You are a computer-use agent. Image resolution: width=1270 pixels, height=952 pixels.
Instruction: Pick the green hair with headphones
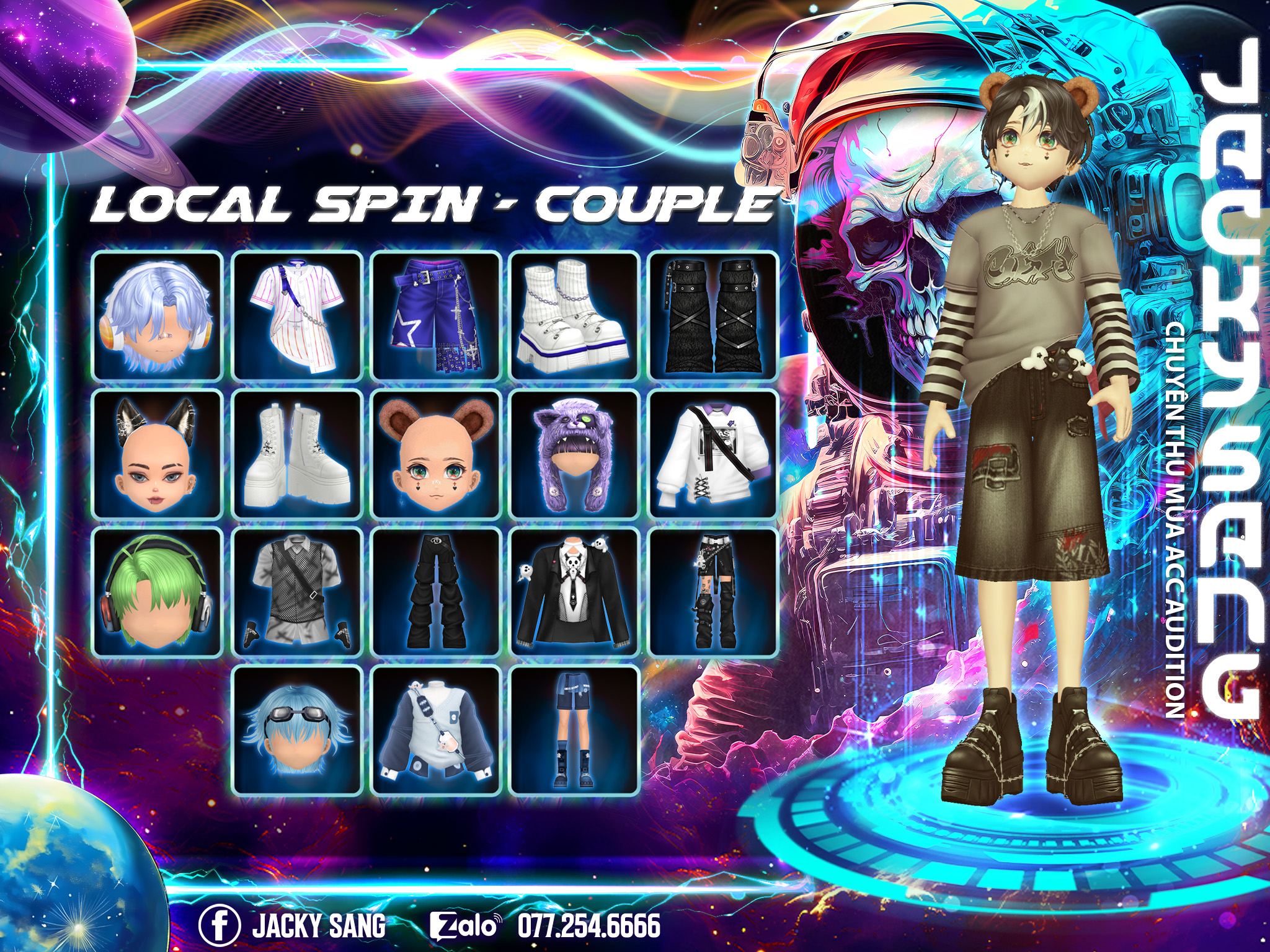(x=158, y=592)
